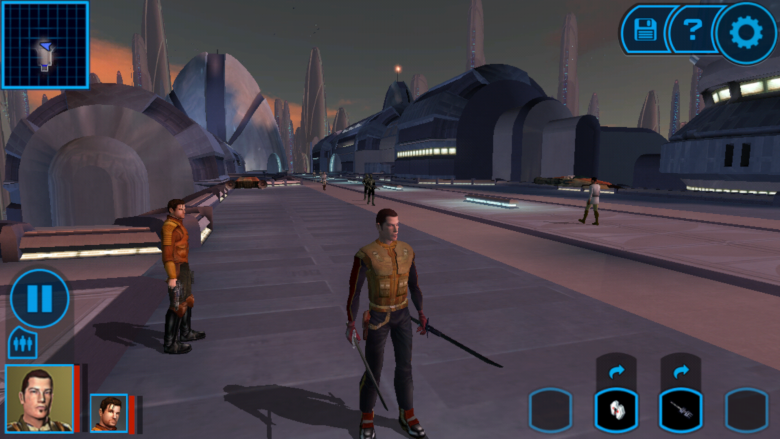The image size is (780, 439).
Task: Activate the stick-shaped tool item slot
Action: point(680,410)
